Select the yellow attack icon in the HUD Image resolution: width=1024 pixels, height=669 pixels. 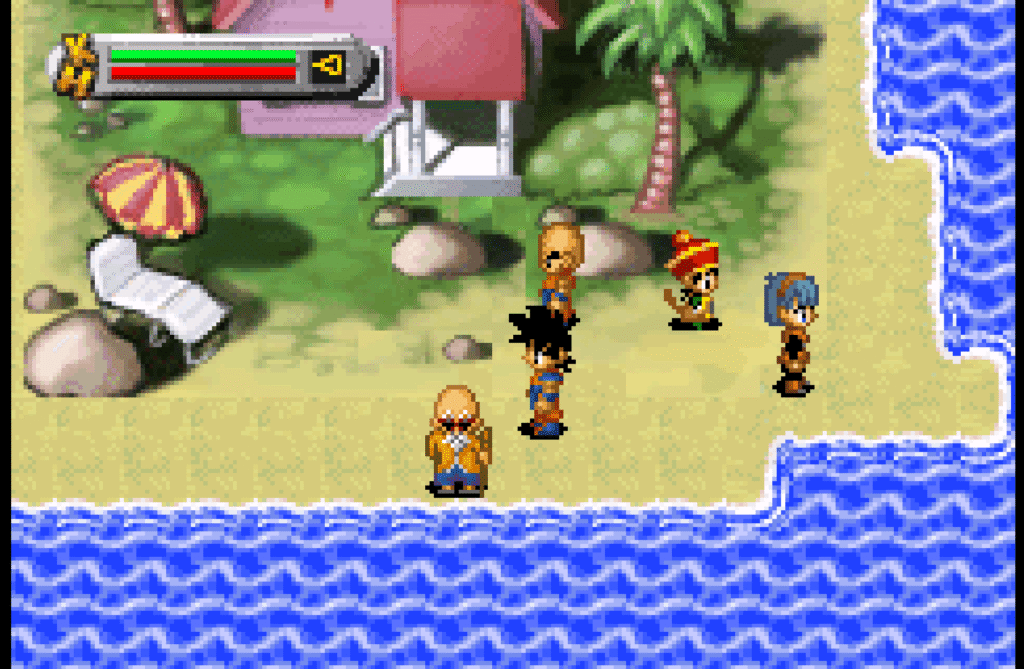coord(327,67)
